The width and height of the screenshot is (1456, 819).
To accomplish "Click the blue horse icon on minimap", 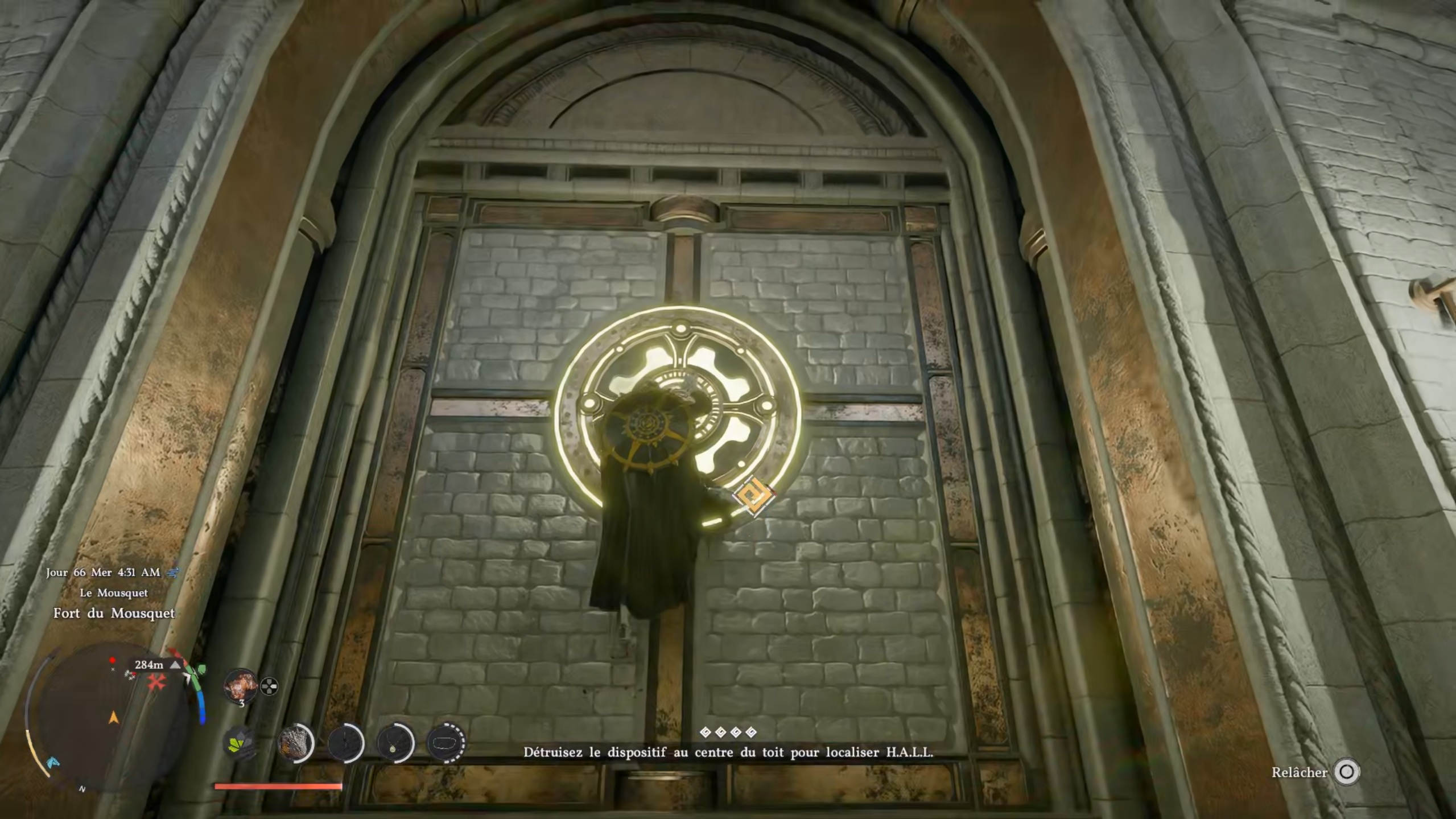I will point(53,762).
